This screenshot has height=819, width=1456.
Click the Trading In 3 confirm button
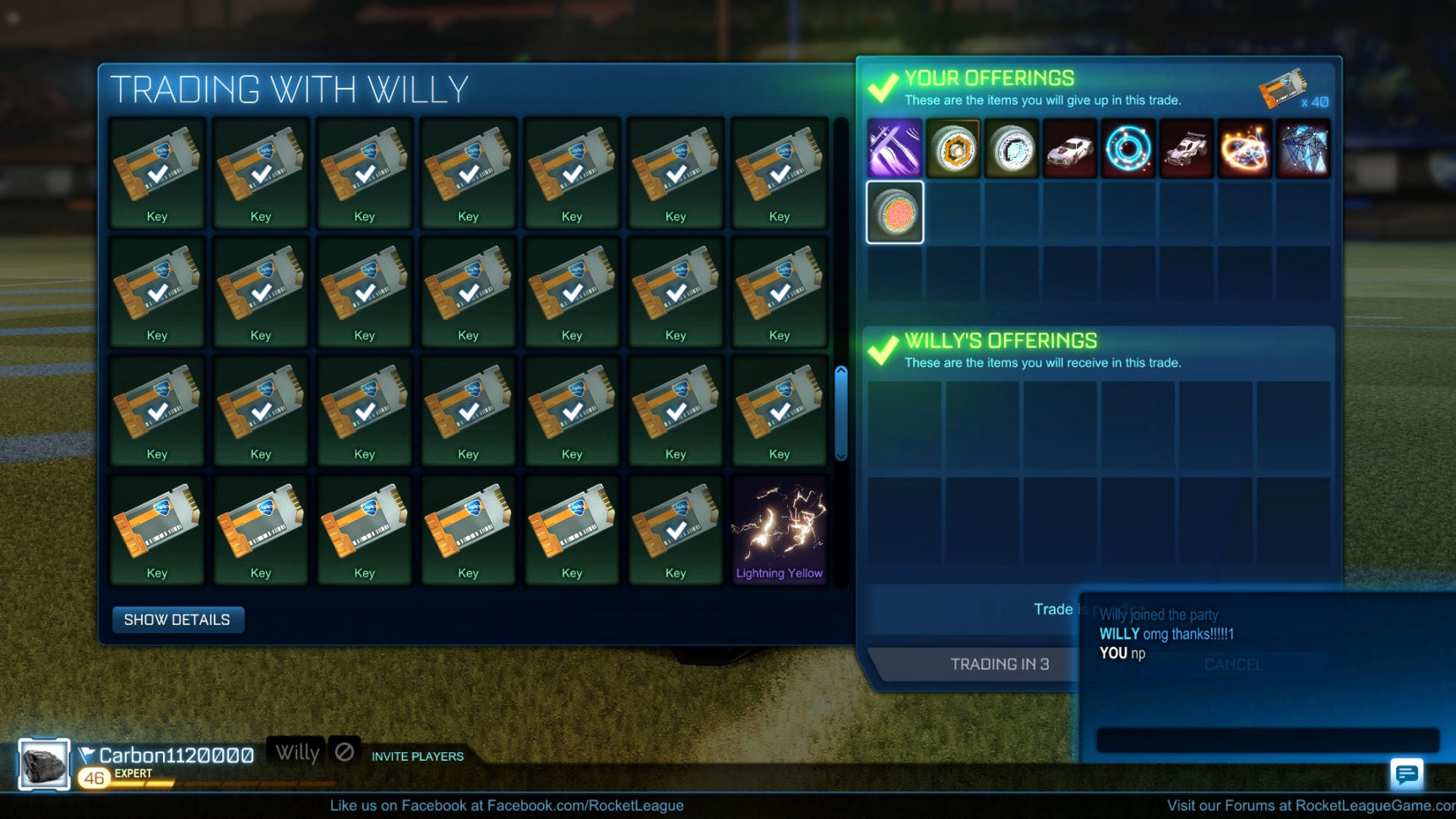pos(999,664)
